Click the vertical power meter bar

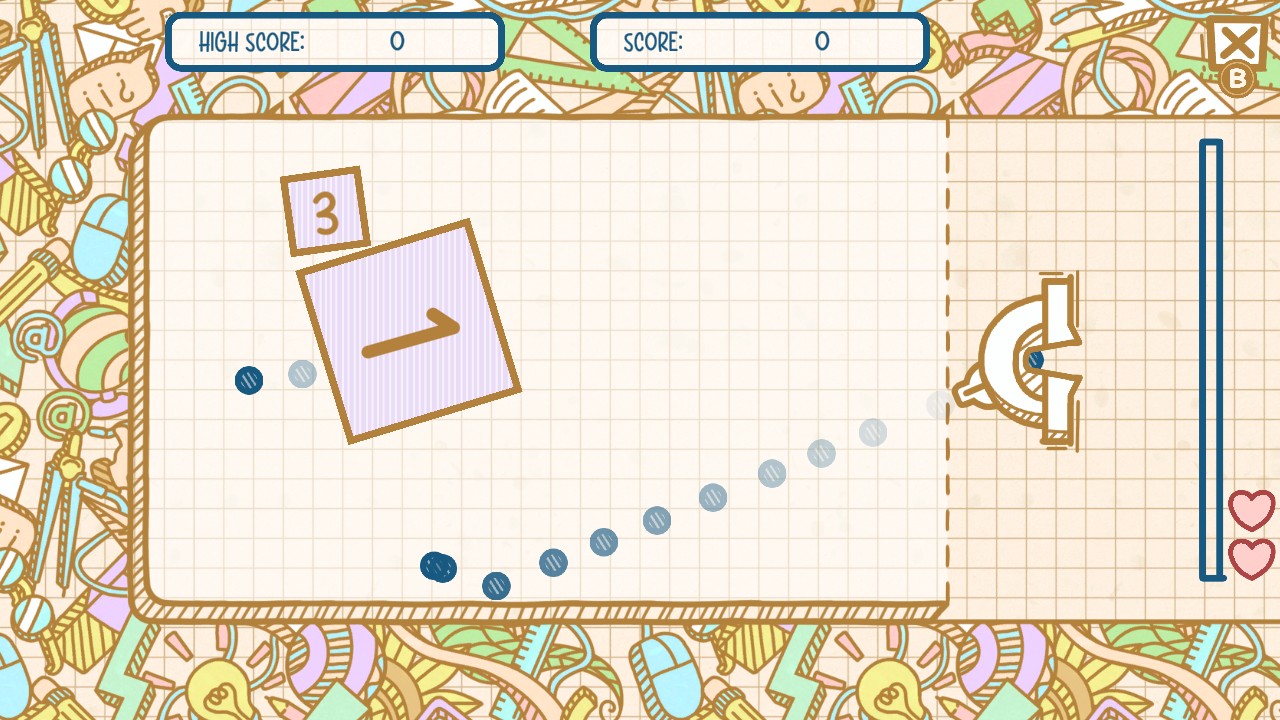tap(1210, 360)
